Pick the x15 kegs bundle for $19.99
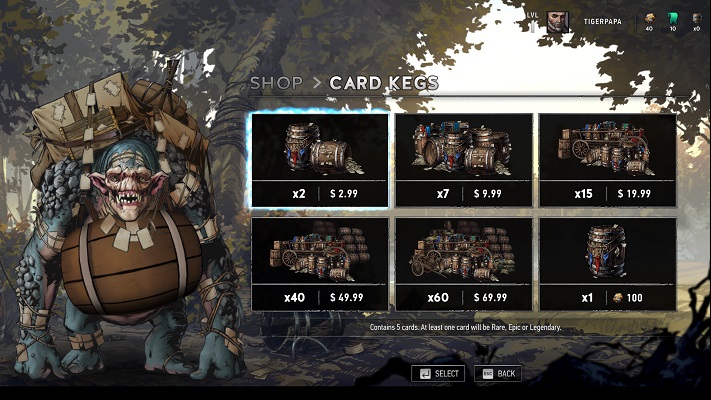The height and width of the screenshot is (400, 711). [608, 160]
